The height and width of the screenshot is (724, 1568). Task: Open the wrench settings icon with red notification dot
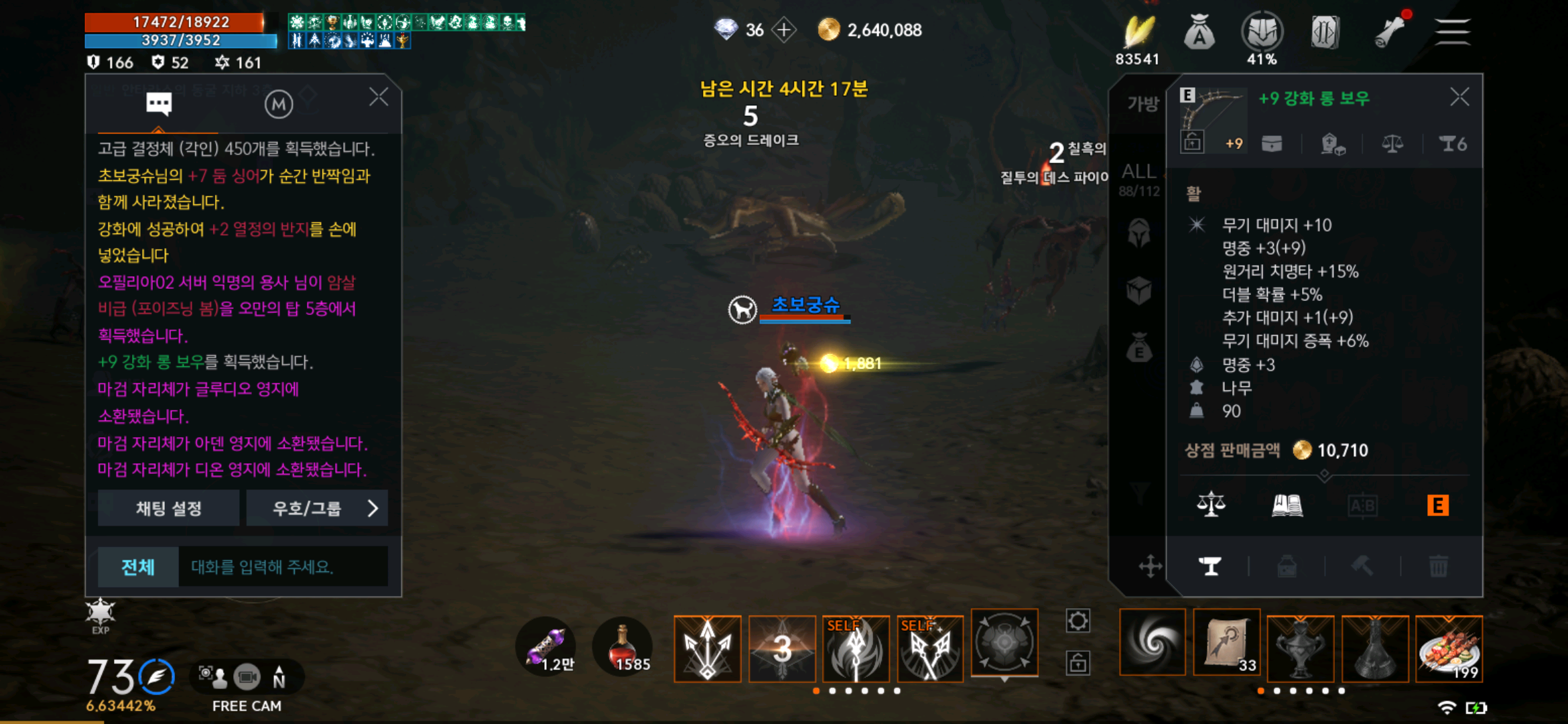pyautogui.click(x=1389, y=31)
